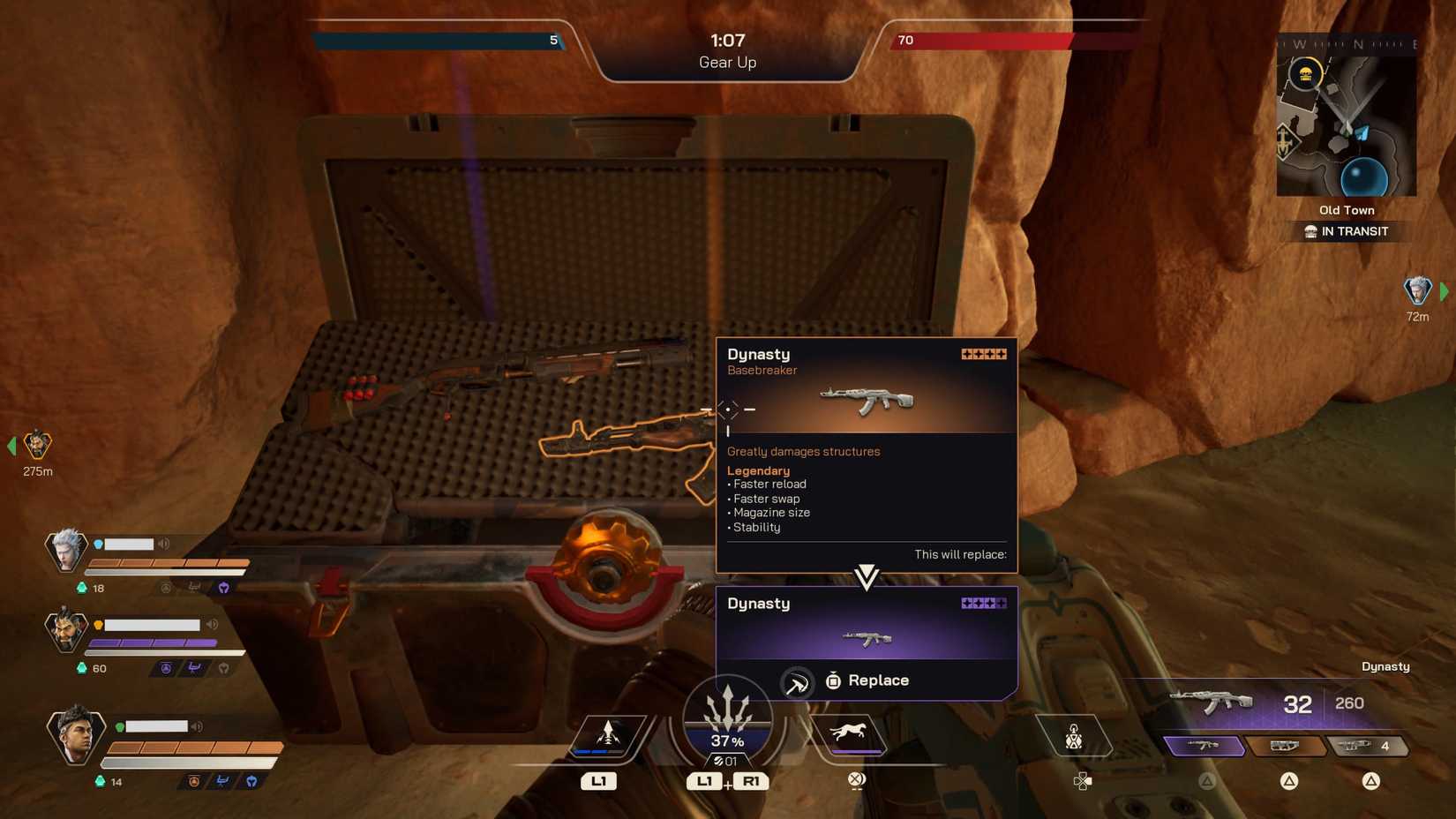This screenshot has width=1456, height=819.
Task: Open the character gear icon slot
Action: click(x=1073, y=737)
